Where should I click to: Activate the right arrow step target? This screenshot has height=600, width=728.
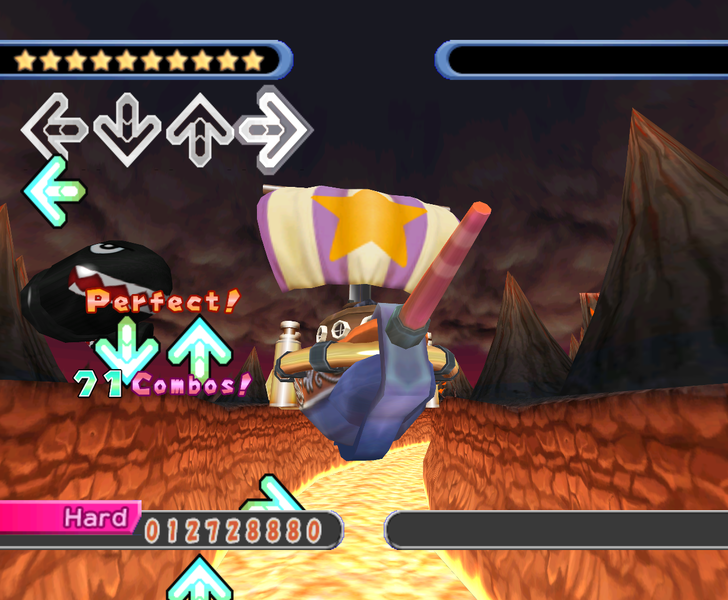(x=274, y=128)
